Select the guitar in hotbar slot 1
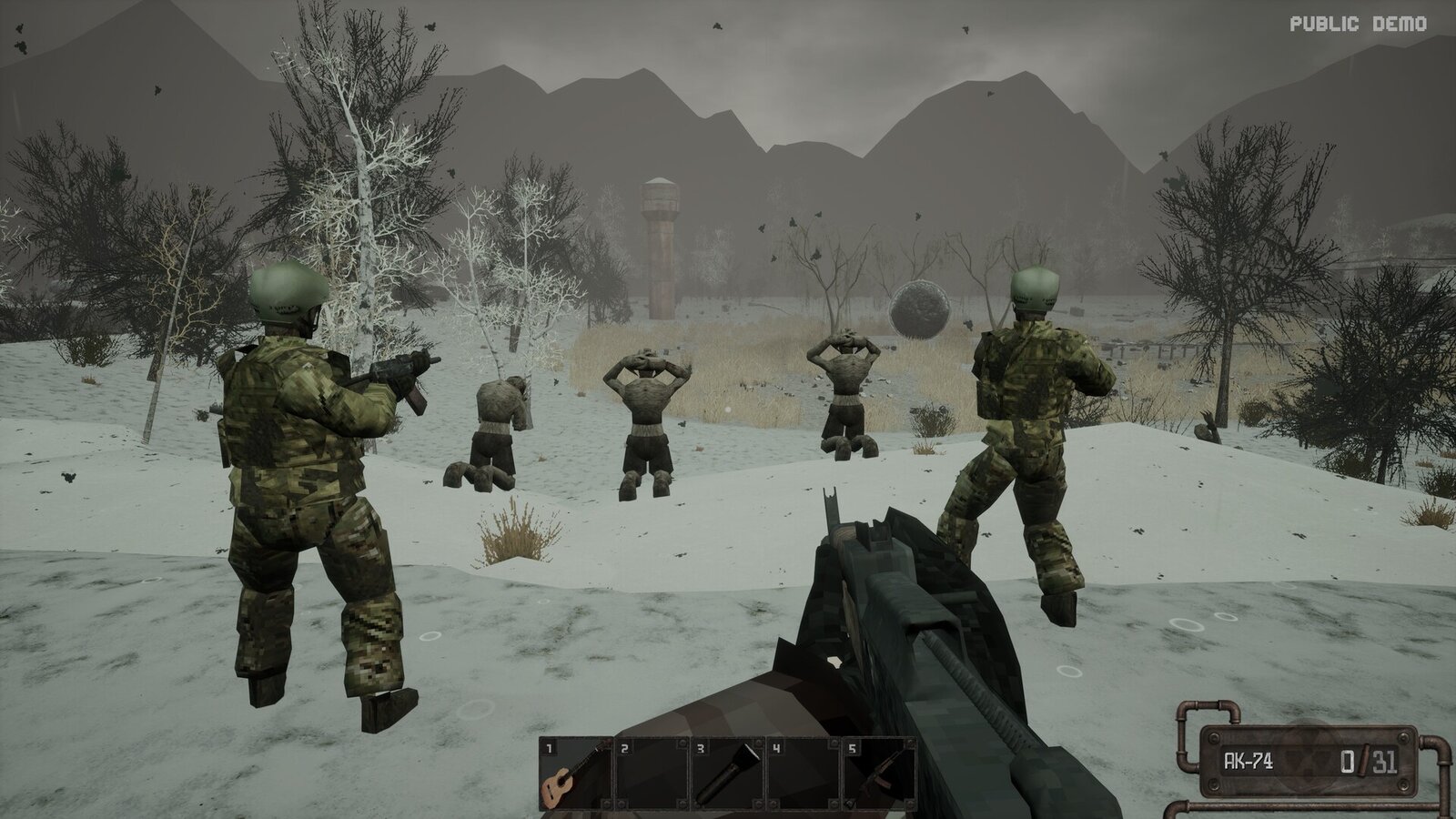The width and height of the screenshot is (1456, 819). click(x=575, y=773)
